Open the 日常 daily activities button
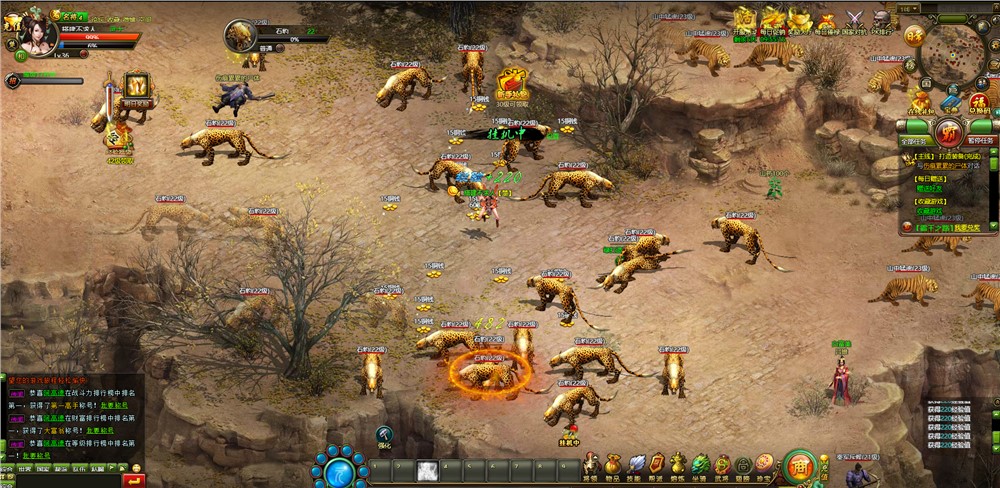 (x=913, y=36)
